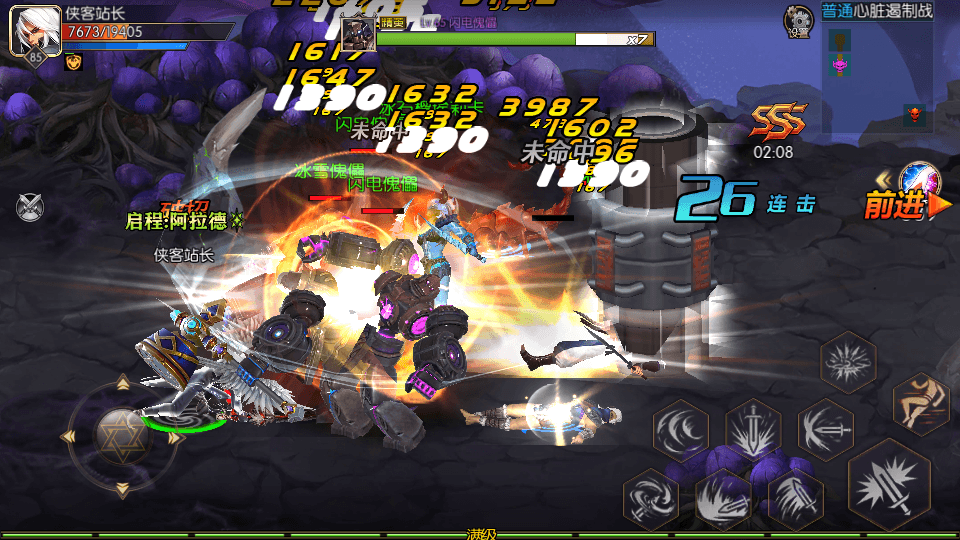Select the orange buff status icon
The width and height of the screenshot is (960, 540).
(x=73, y=62)
